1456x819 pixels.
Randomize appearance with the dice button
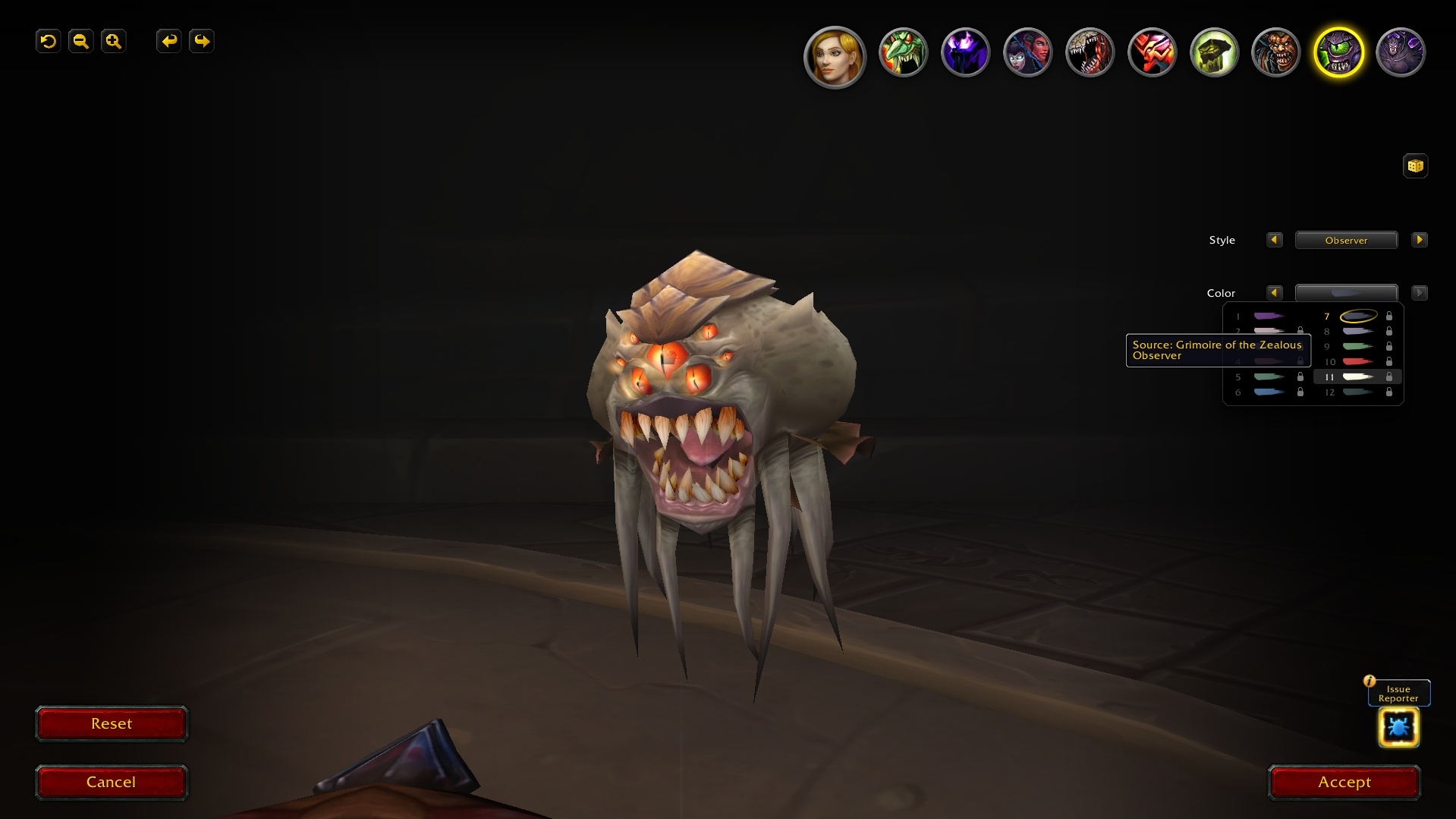pos(1415,165)
